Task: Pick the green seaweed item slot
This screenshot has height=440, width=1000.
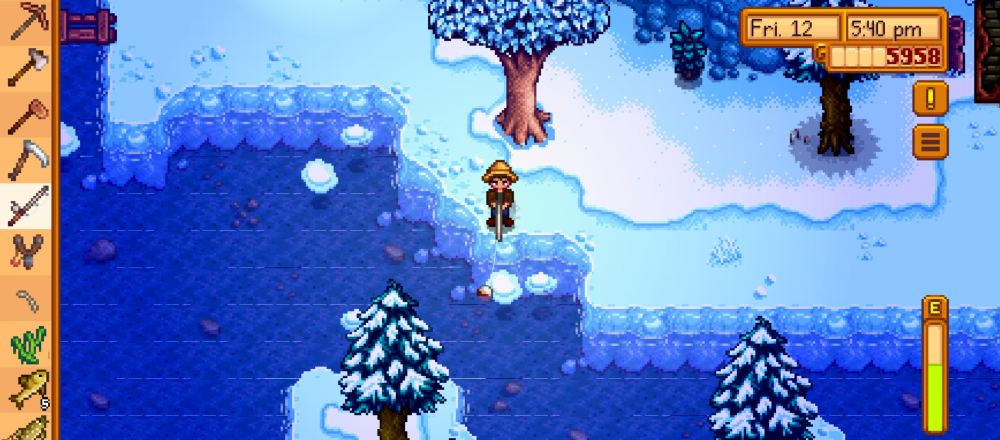Action: pyautogui.click(x=28, y=345)
